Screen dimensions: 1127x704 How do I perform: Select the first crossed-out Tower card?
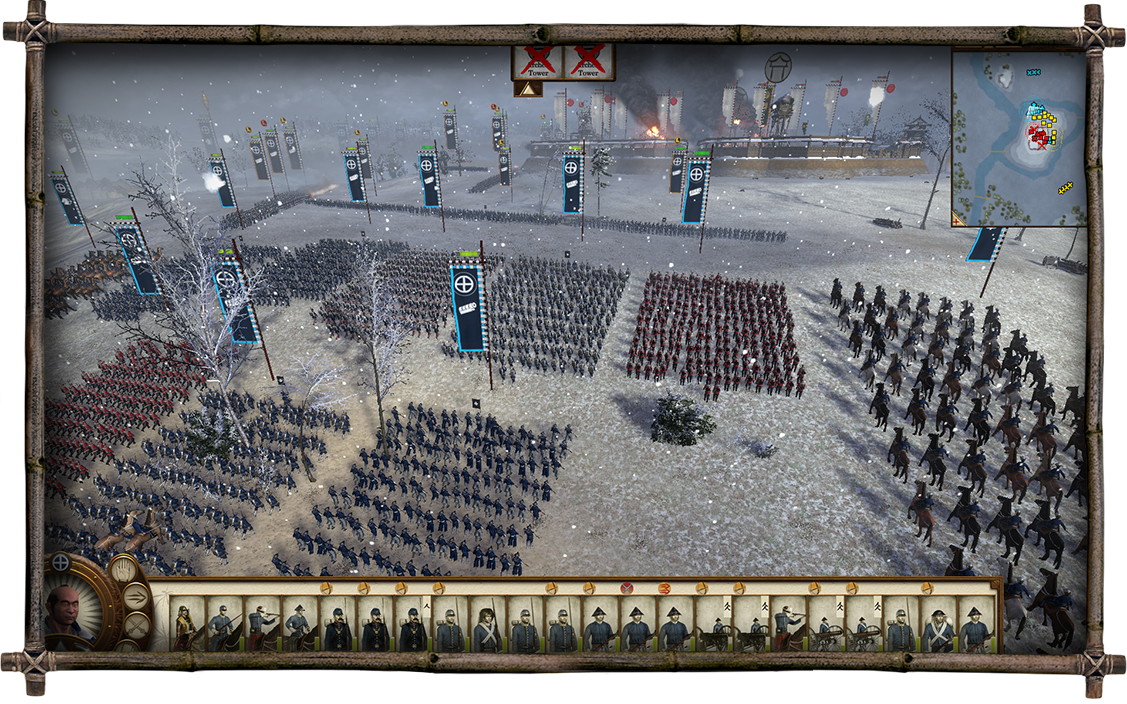tap(538, 61)
